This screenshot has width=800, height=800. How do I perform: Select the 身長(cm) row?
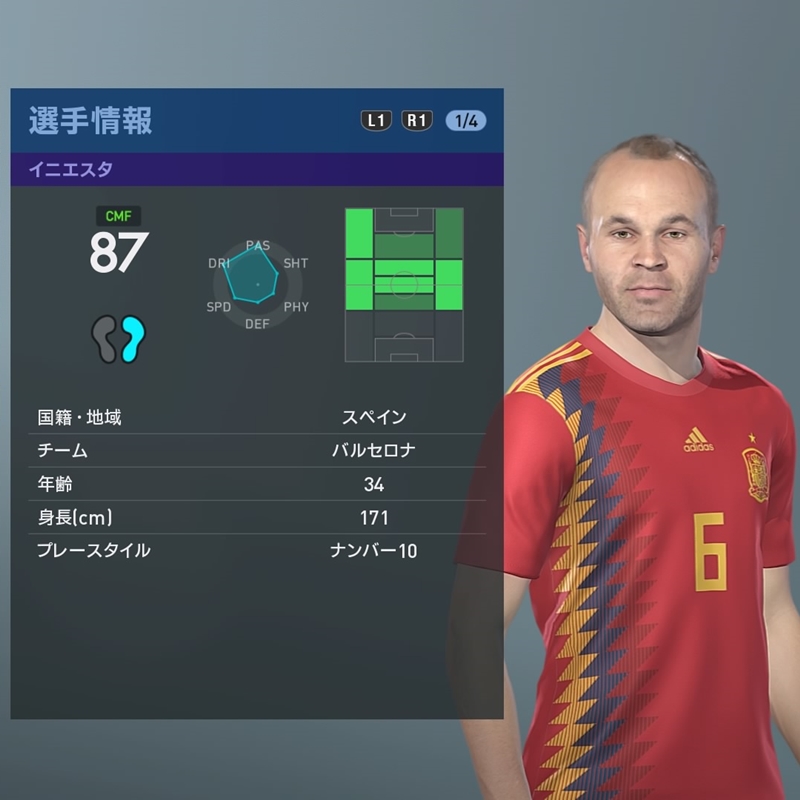257,518
